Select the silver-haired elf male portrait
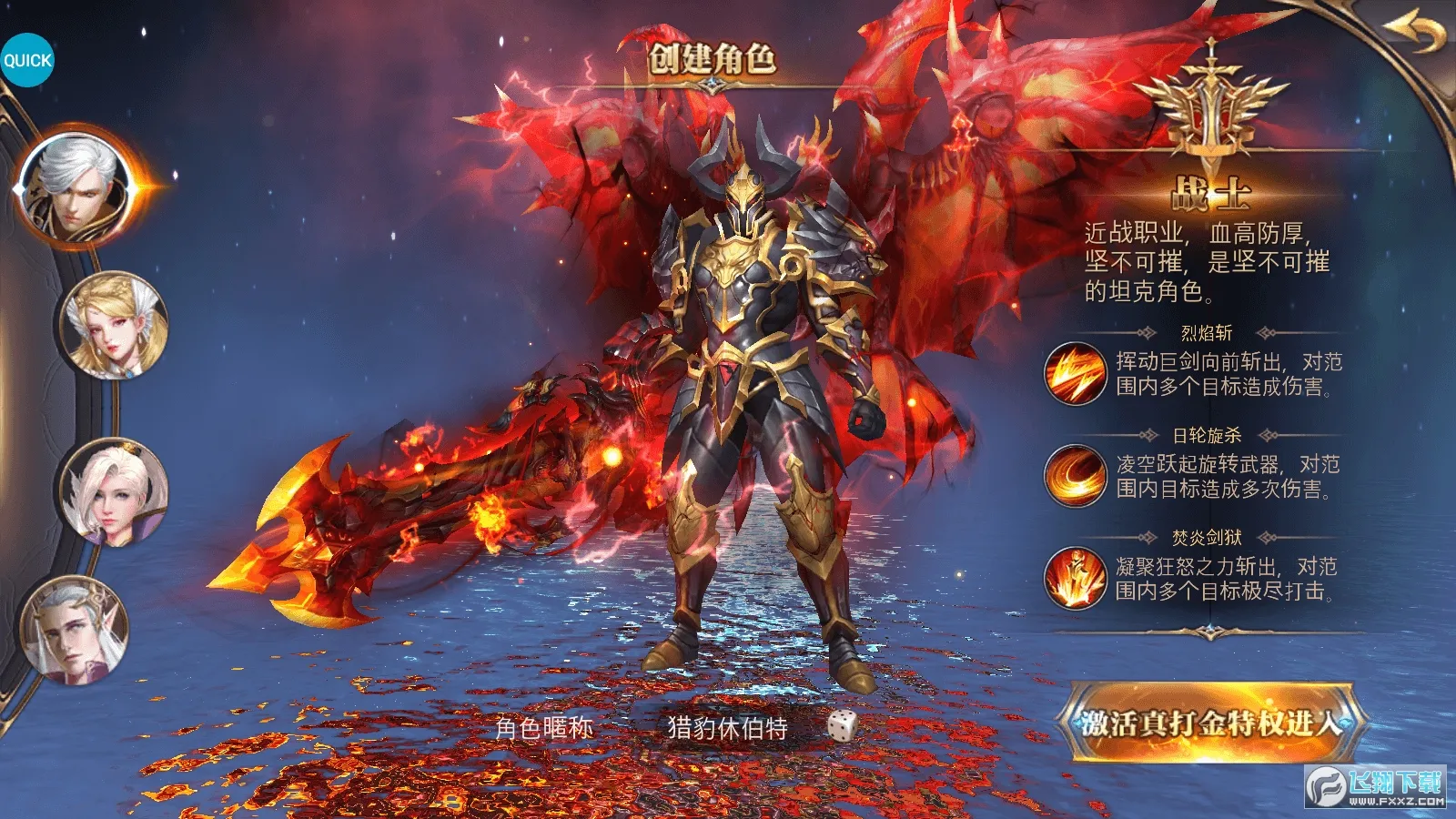 [x=76, y=632]
